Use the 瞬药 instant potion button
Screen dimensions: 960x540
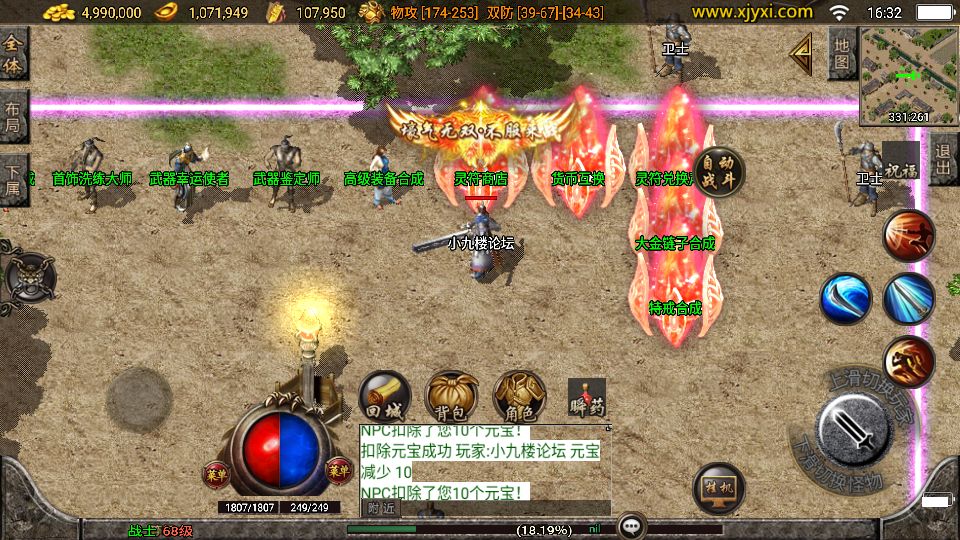pos(587,398)
